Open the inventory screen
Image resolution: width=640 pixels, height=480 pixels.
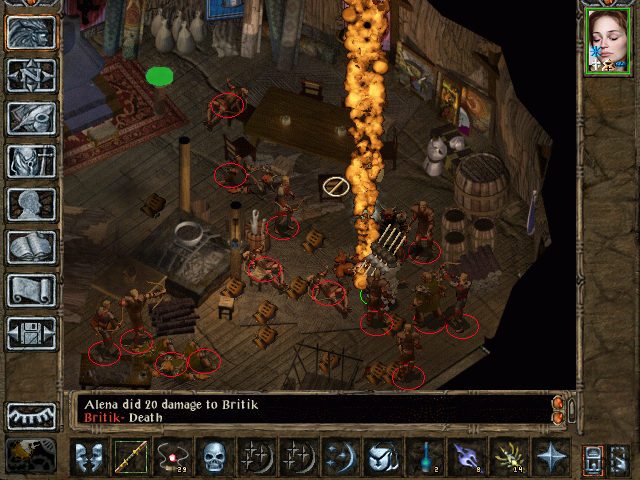pyautogui.click(x=31, y=160)
